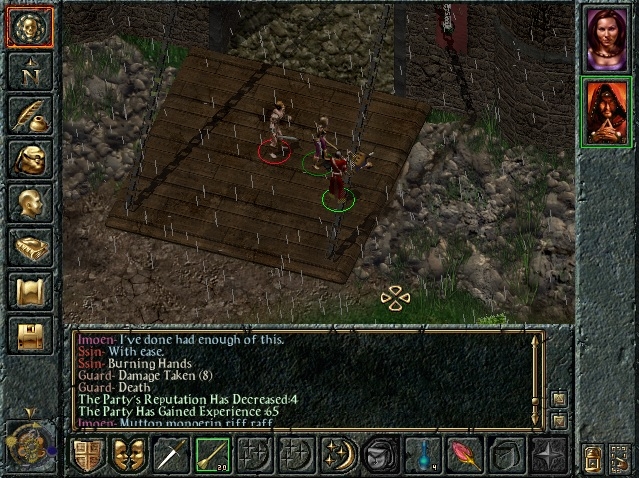Image resolution: width=639 pixels, height=478 pixels.
Task: Open special abilities star button
Action: coord(549,456)
